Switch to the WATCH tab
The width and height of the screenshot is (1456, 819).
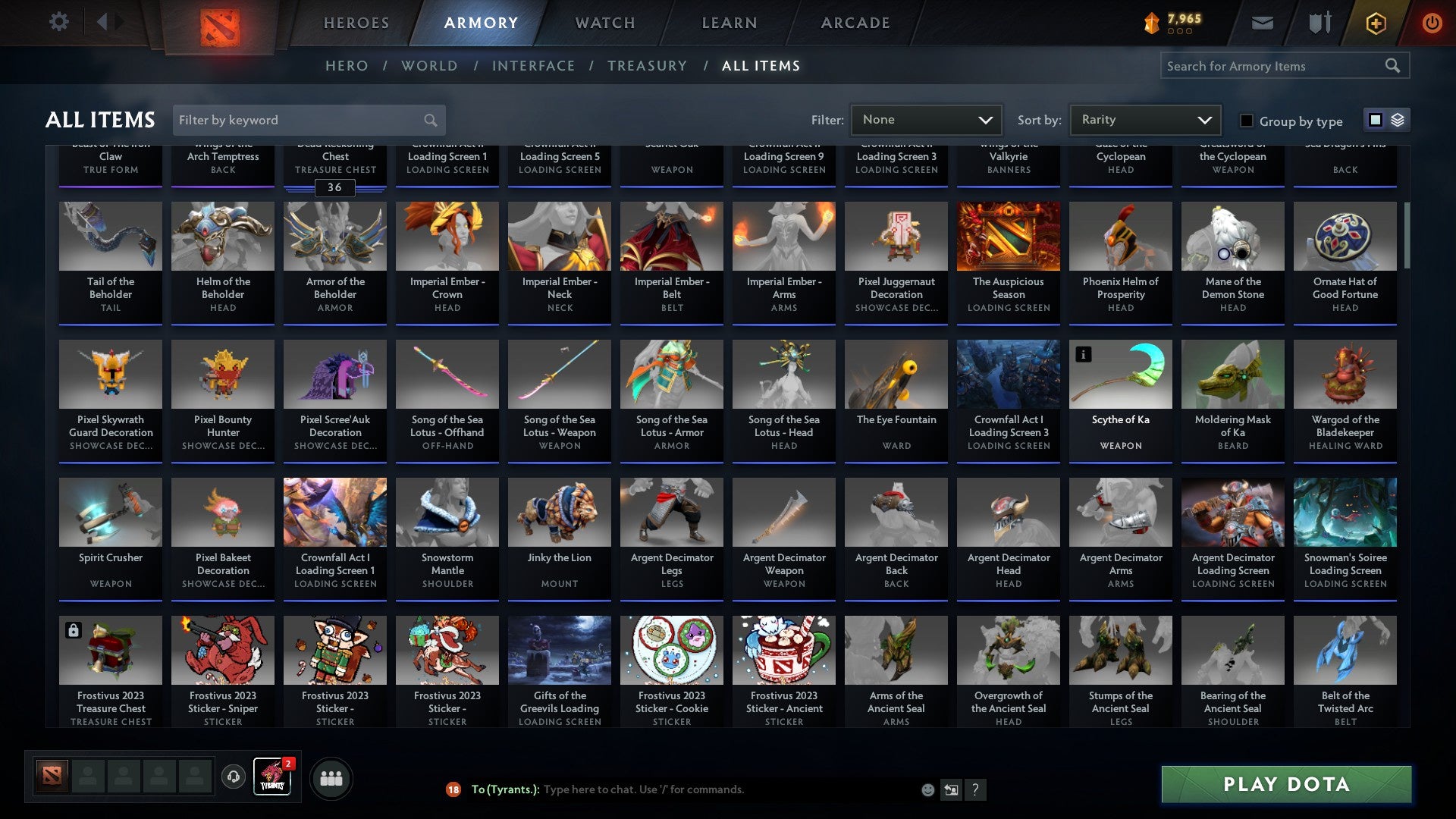point(604,23)
